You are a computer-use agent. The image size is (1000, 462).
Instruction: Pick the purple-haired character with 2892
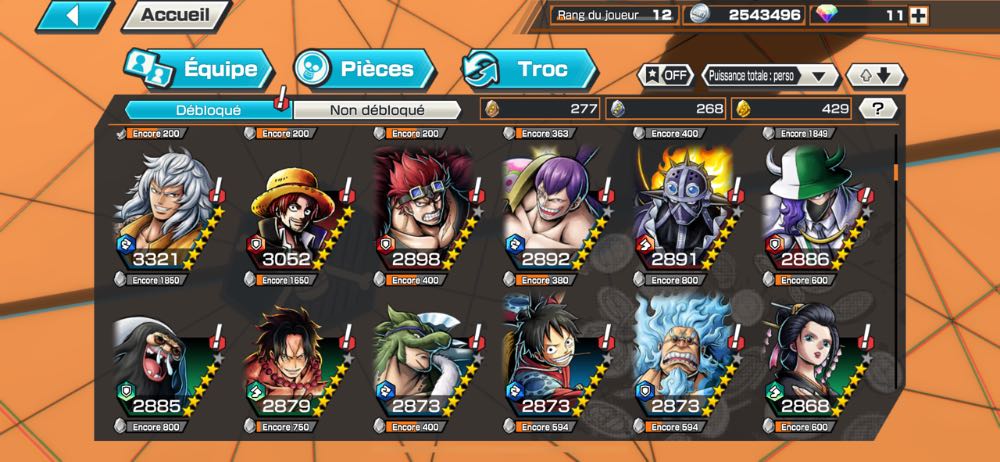552,211
